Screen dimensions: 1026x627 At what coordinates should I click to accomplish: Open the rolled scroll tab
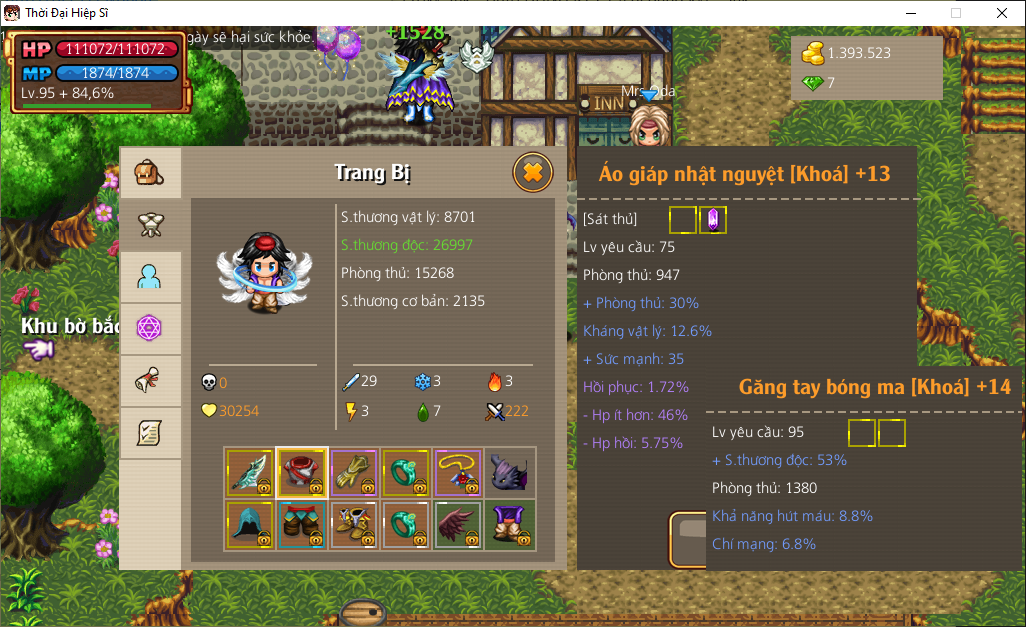coord(150,381)
